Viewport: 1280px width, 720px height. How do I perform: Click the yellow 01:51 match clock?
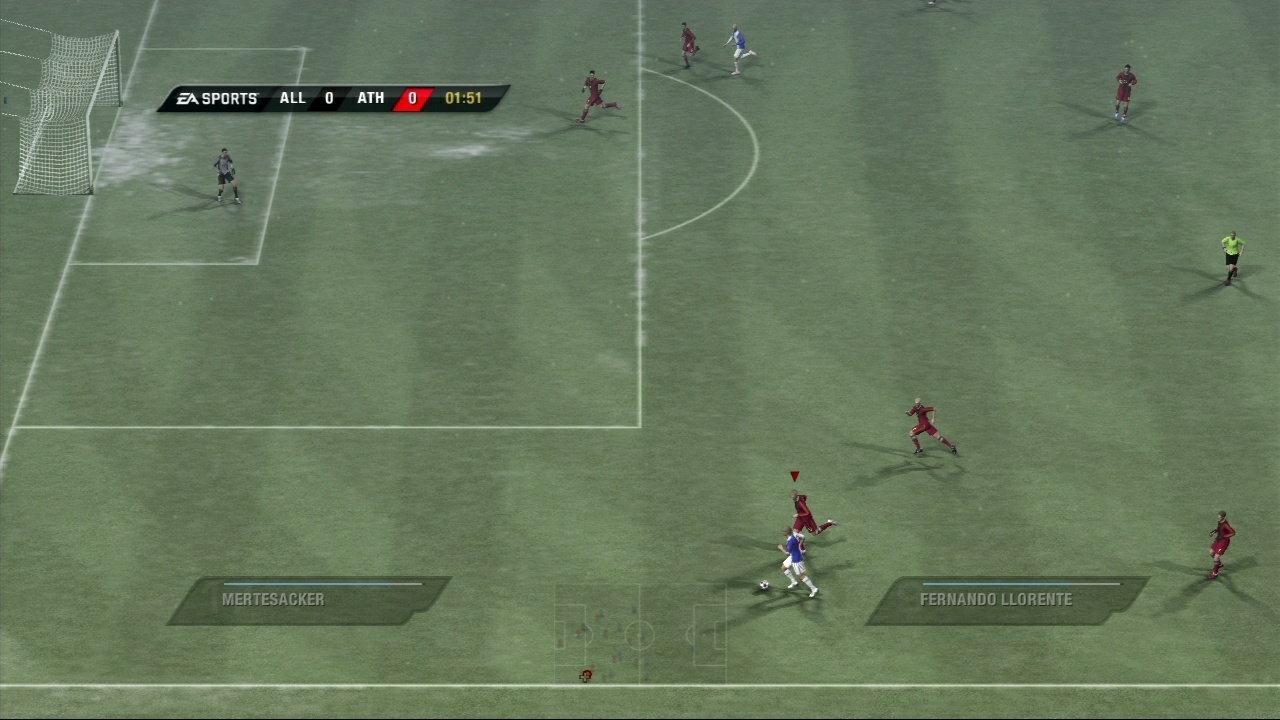pos(465,98)
